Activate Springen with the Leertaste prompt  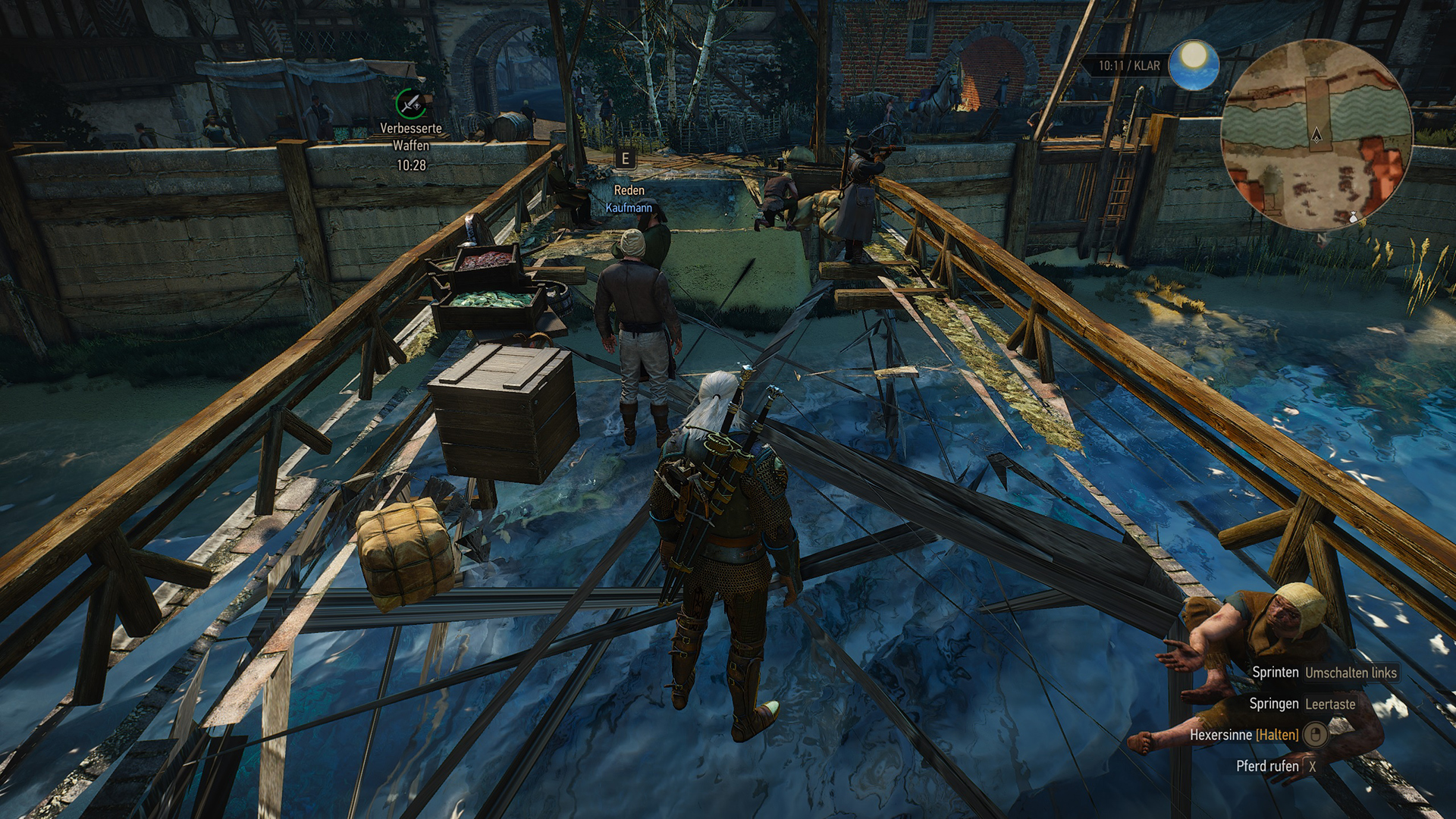point(1332,704)
